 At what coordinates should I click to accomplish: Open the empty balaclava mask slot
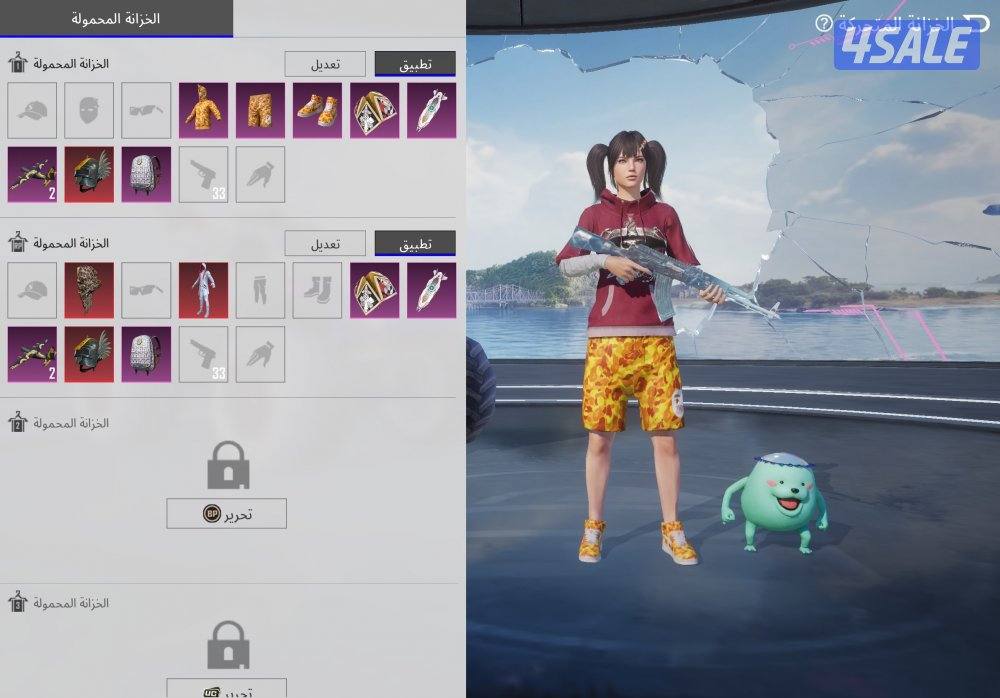click(x=89, y=110)
